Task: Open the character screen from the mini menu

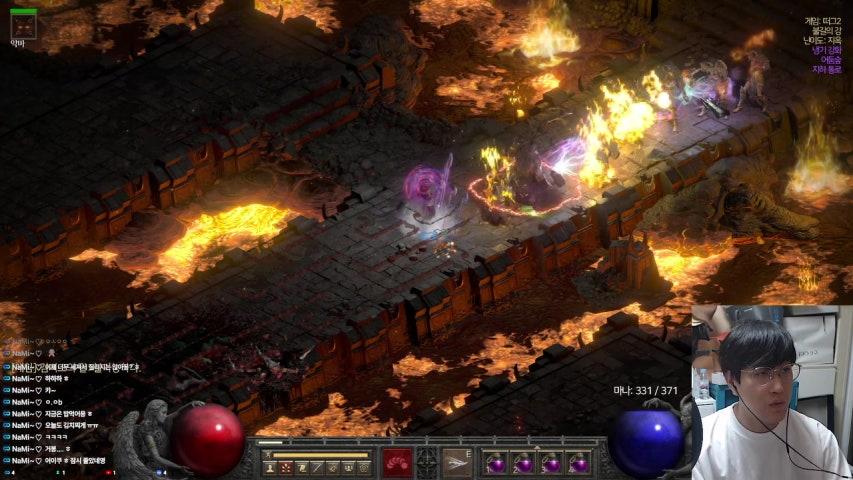Action: (x=269, y=467)
